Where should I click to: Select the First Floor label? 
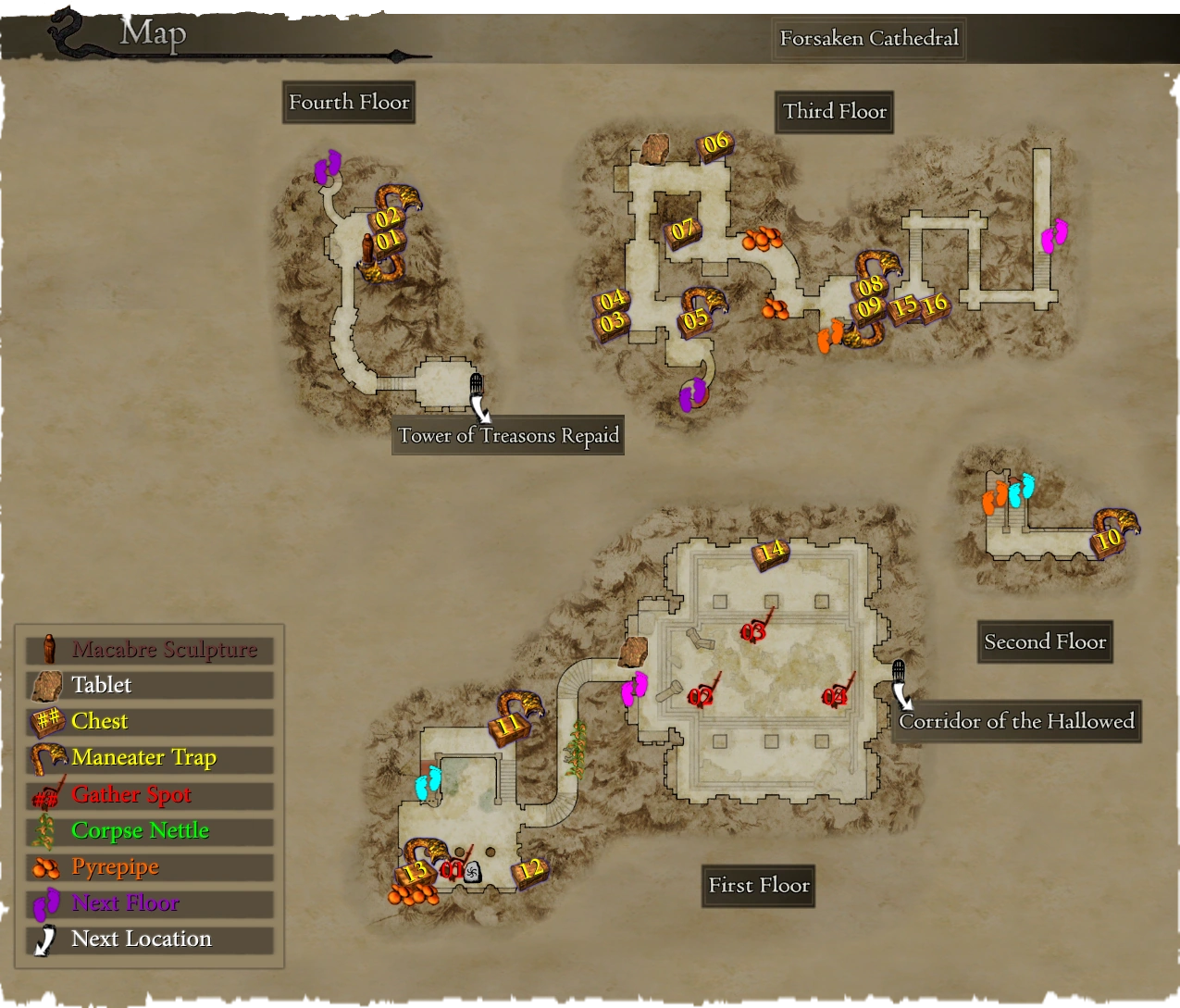[759, 885]
